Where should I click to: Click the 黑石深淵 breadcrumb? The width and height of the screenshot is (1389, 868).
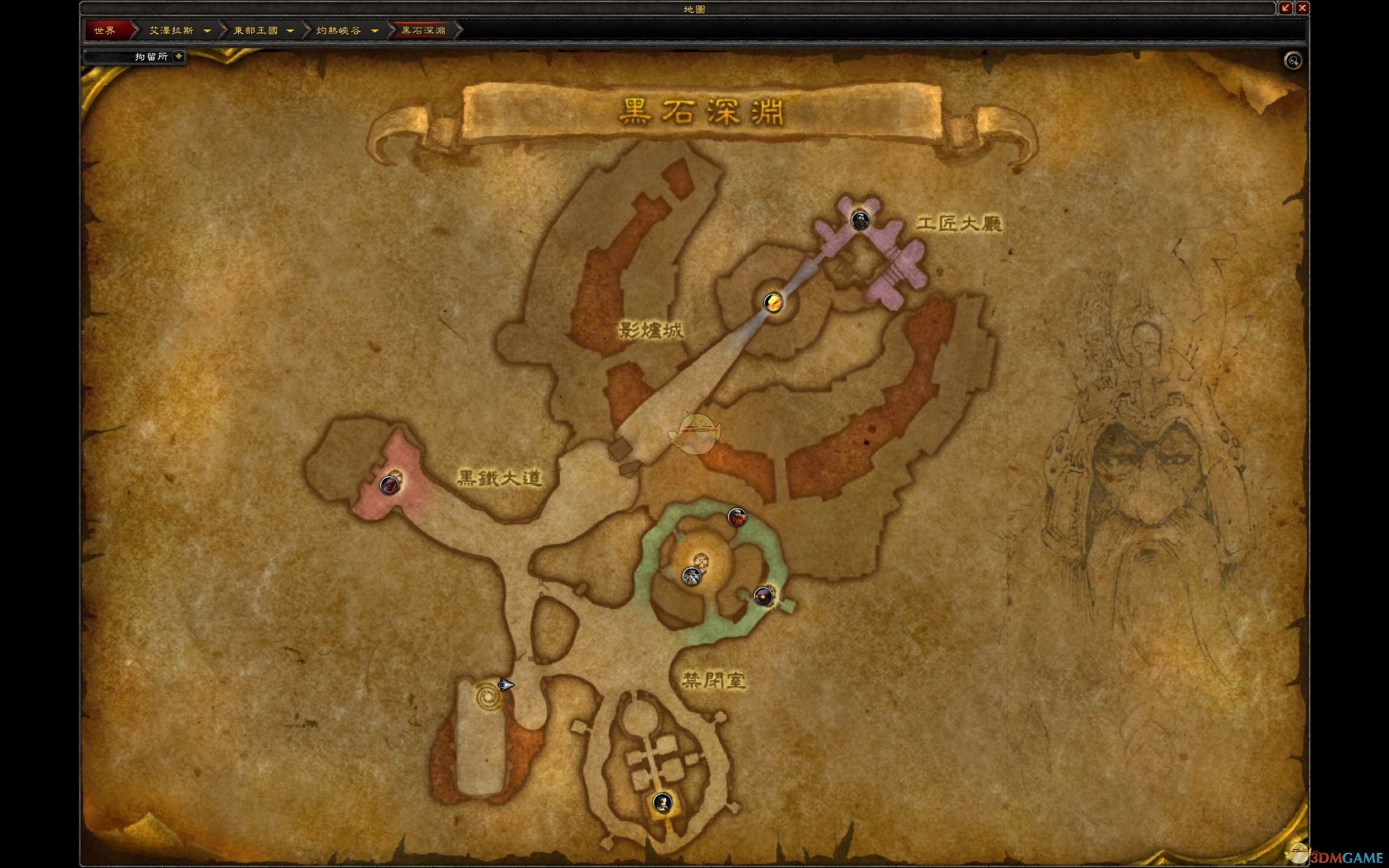coord(423,30)
